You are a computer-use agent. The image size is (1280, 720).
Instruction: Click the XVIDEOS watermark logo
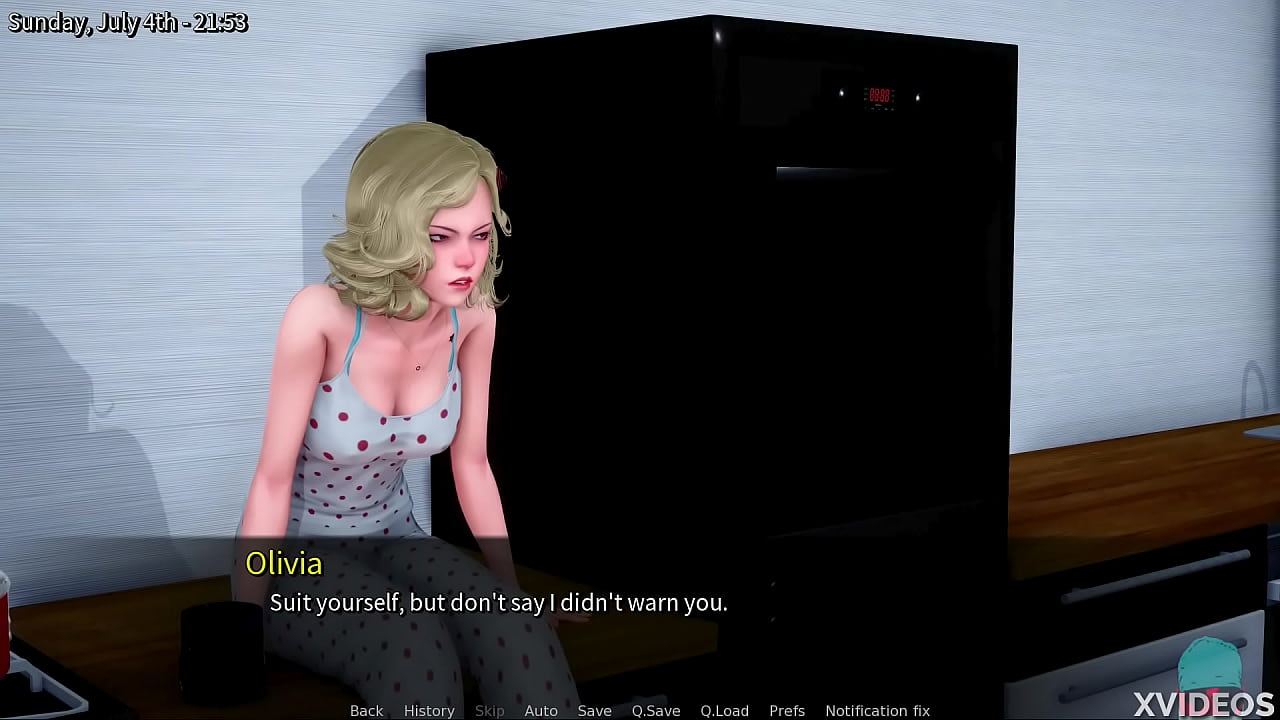1203,702
